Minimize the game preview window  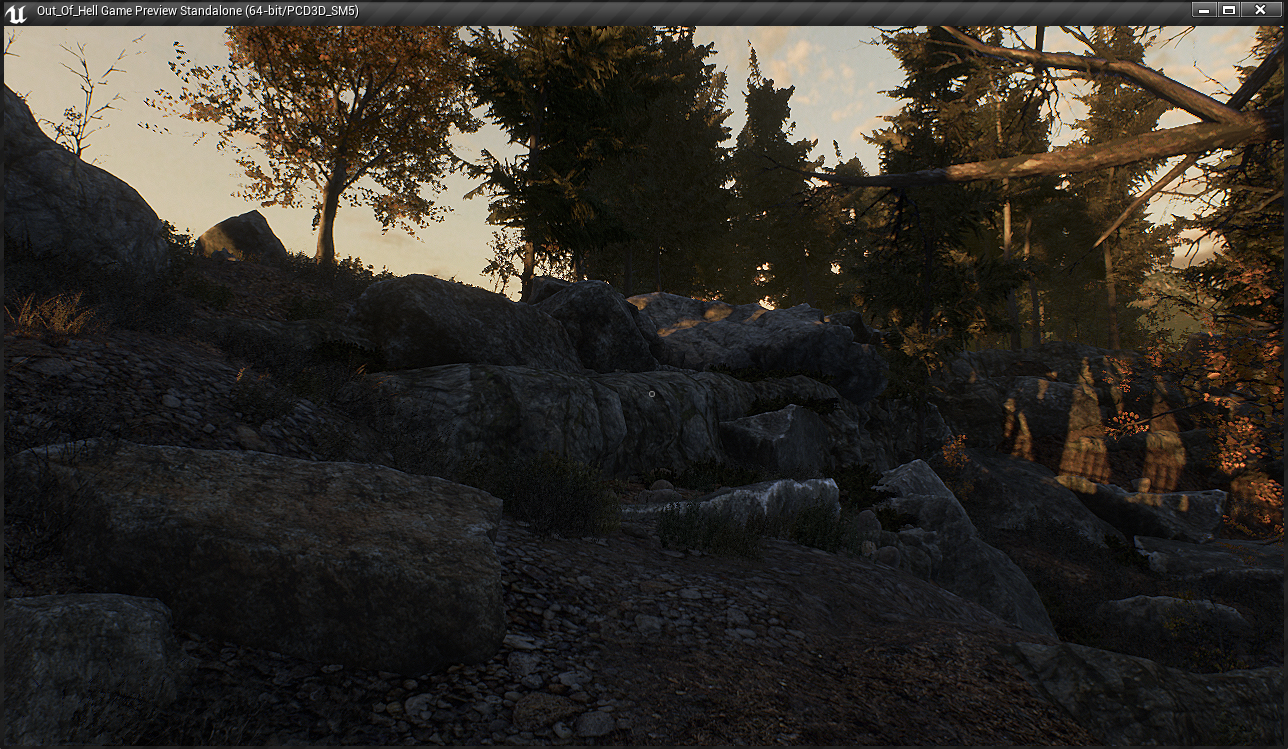[1204, 10]
